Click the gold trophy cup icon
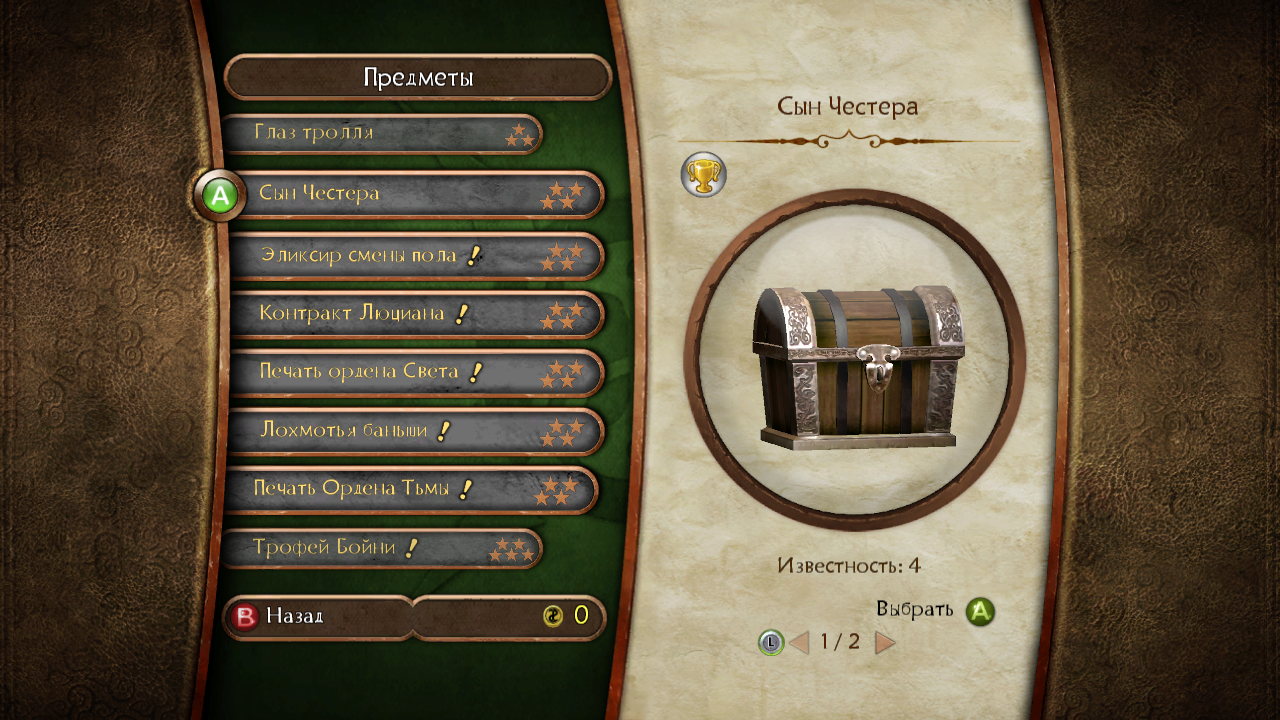 tap(703, 175)
